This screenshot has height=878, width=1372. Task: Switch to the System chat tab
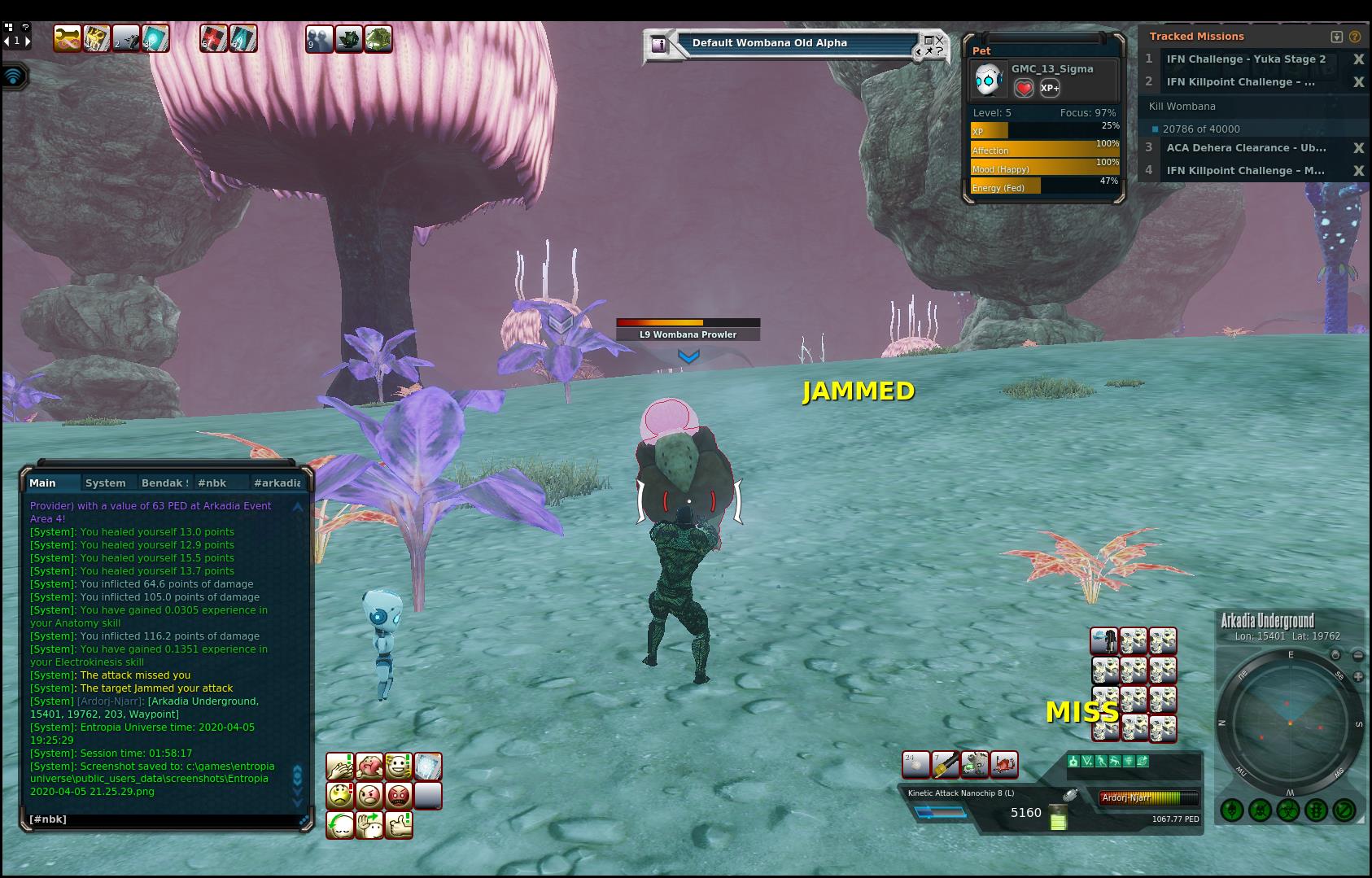pyautogui.click(x=106, y=483)
